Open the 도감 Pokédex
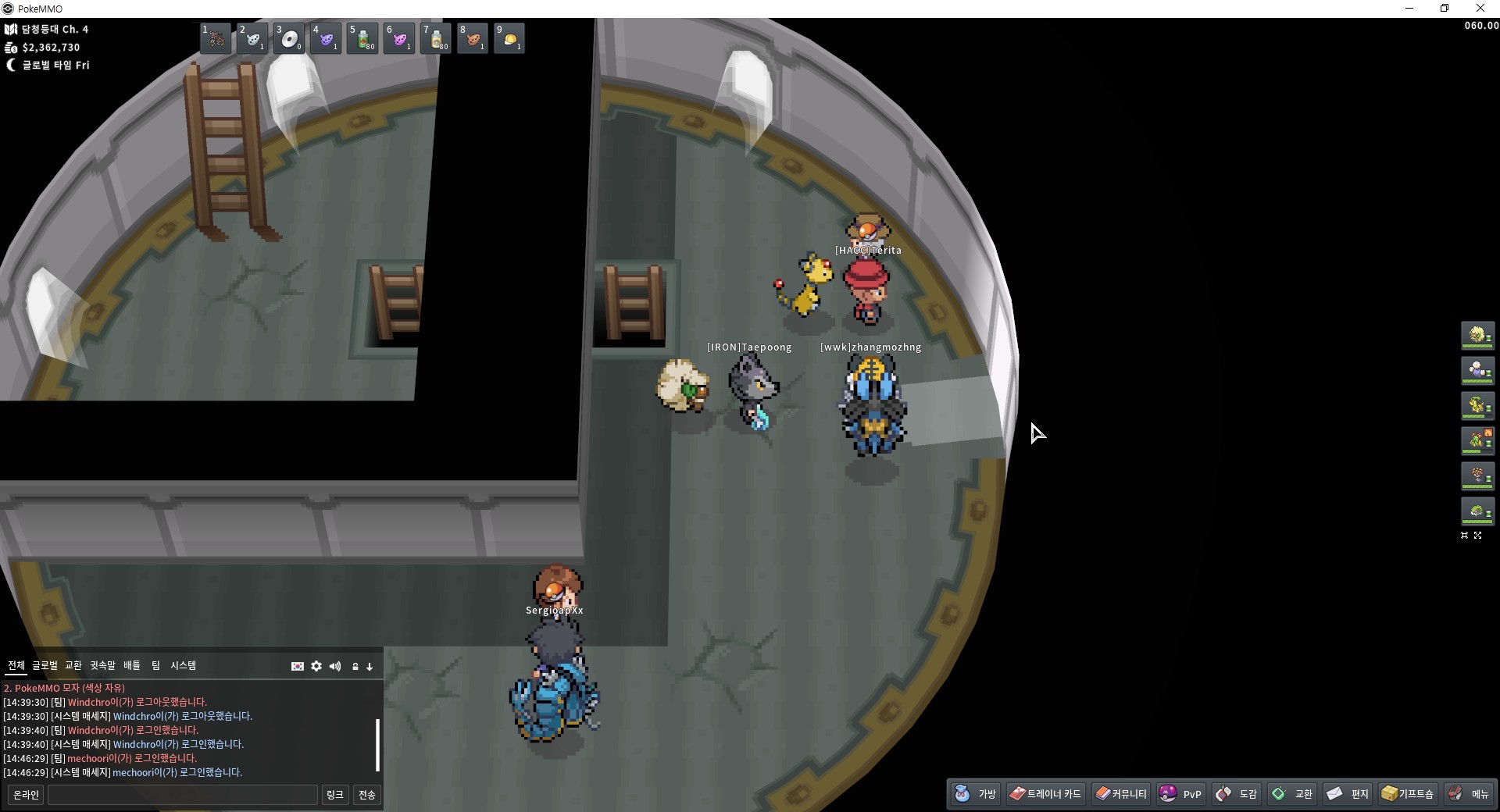 1236,794
